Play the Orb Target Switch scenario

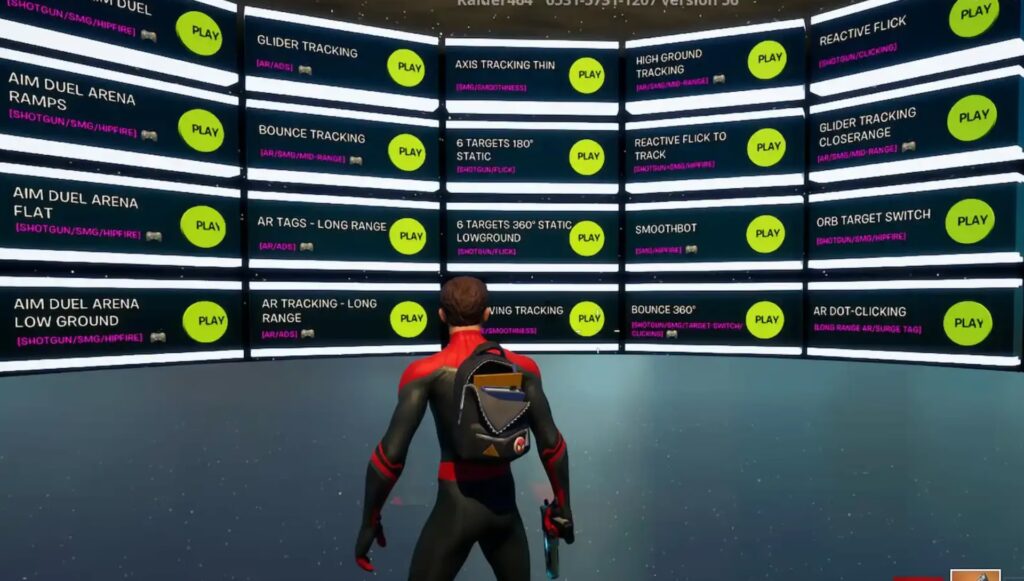[x=970, y=221]
